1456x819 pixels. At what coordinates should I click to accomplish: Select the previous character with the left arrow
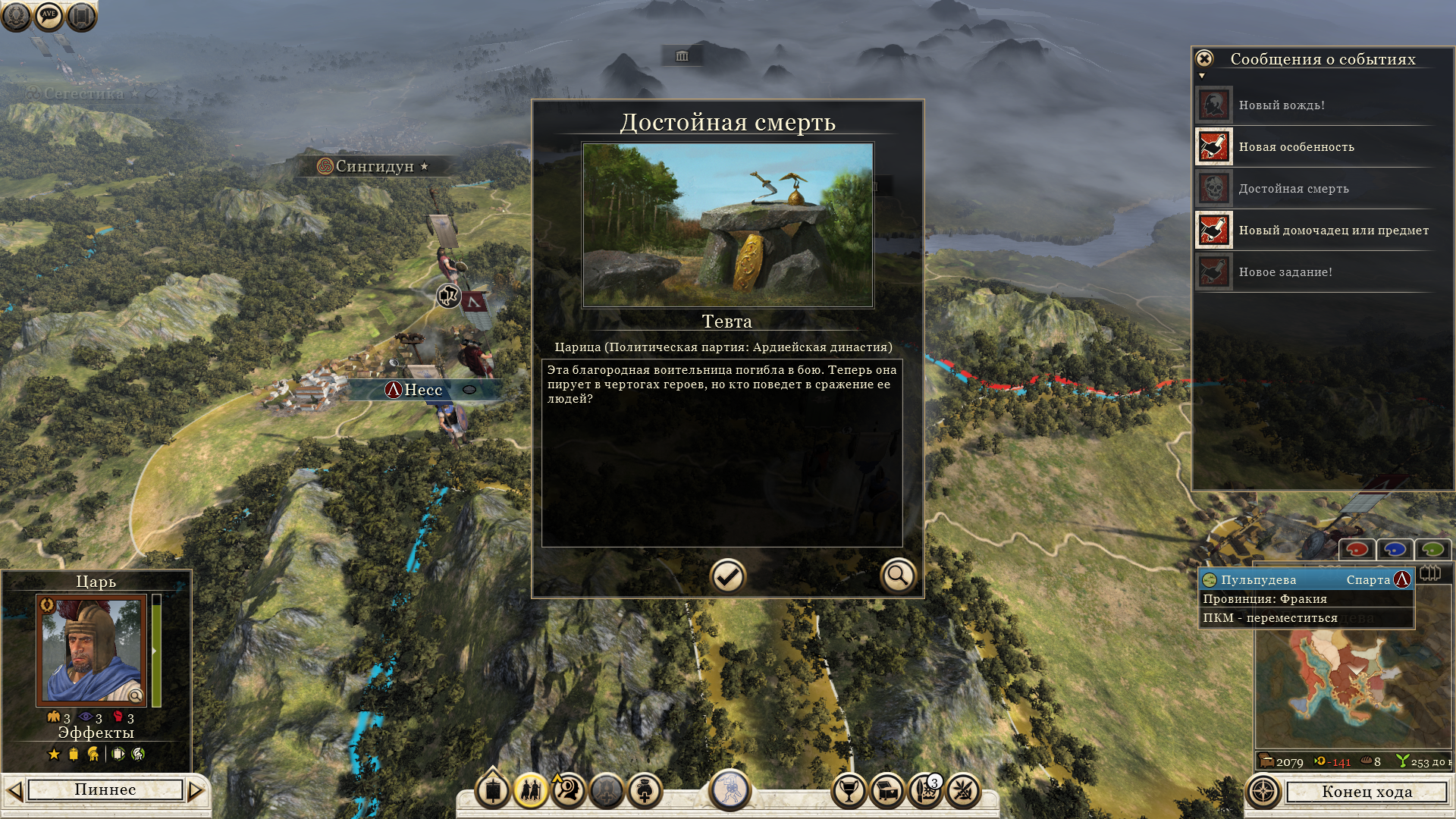(x=14, y=791)
